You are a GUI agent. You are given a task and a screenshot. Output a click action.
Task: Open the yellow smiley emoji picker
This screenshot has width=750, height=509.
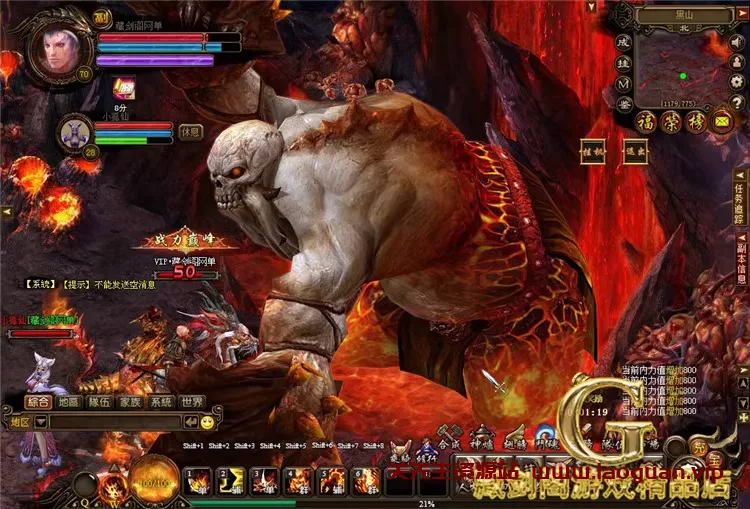coord(207,423)
